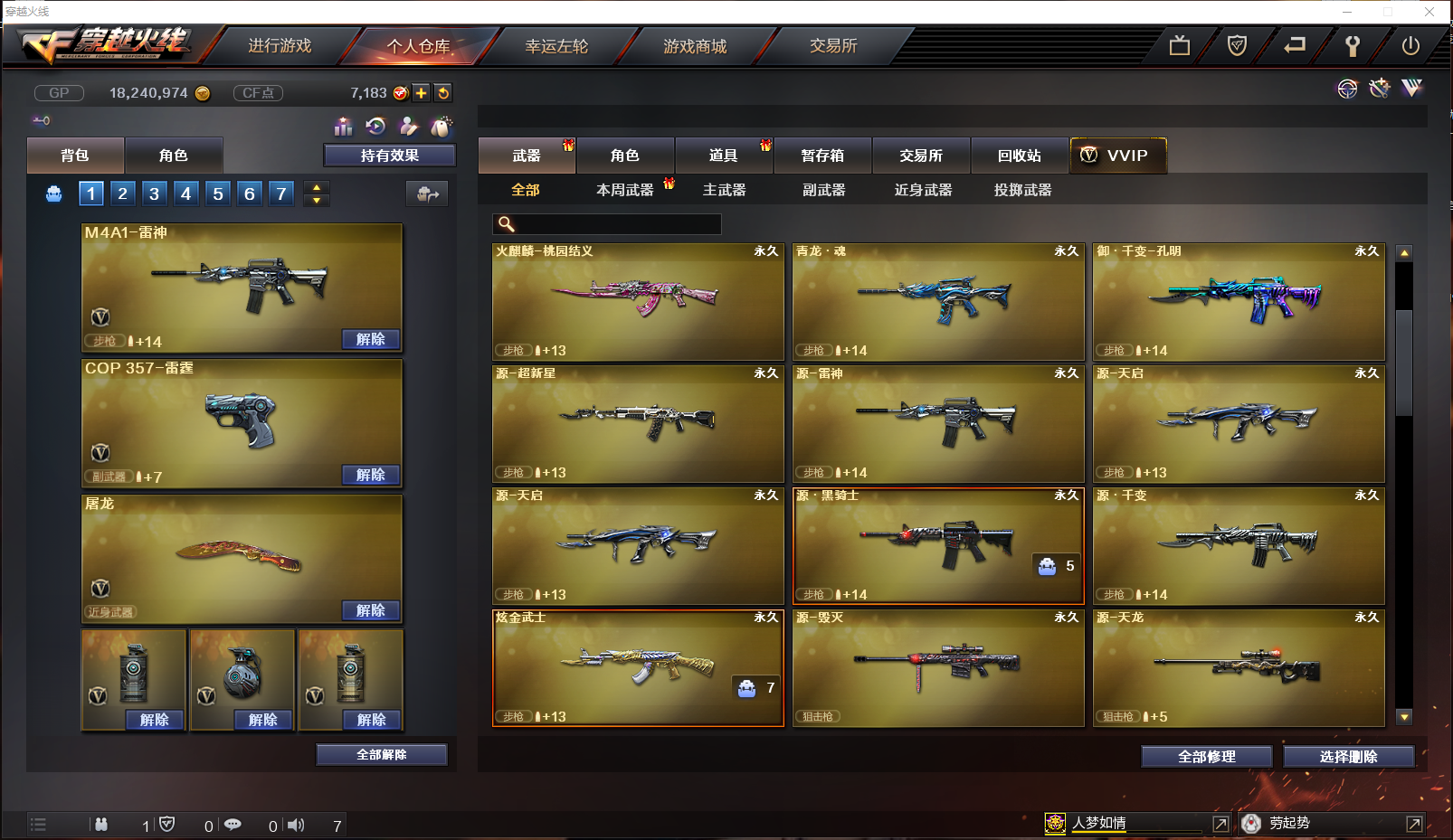This screenshot has height=840, width=1453.
Task: Click the up arrow to reorder backpack
Action: tap(316, 186)
